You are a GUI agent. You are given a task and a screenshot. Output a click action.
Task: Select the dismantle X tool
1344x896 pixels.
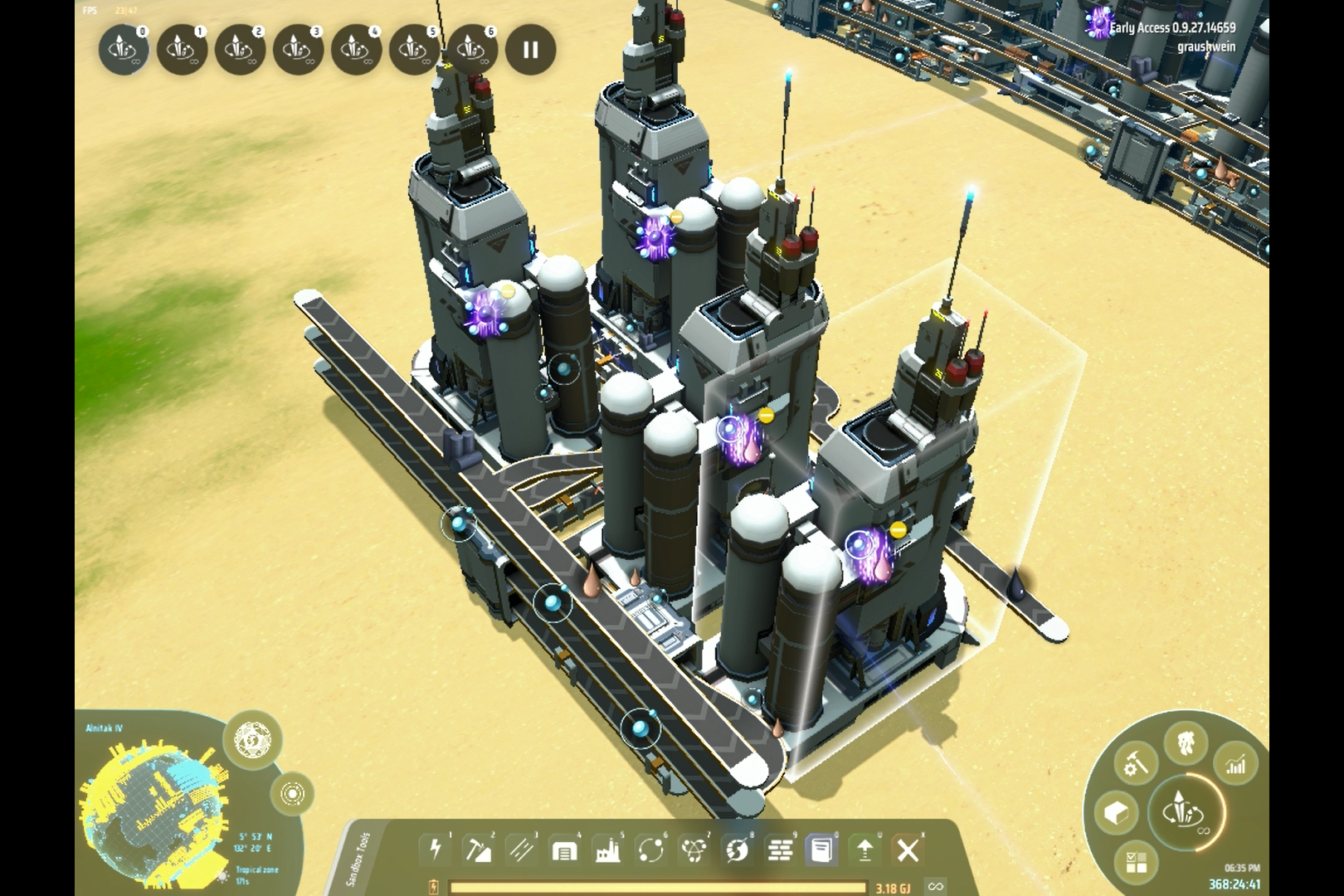(908, 850)
